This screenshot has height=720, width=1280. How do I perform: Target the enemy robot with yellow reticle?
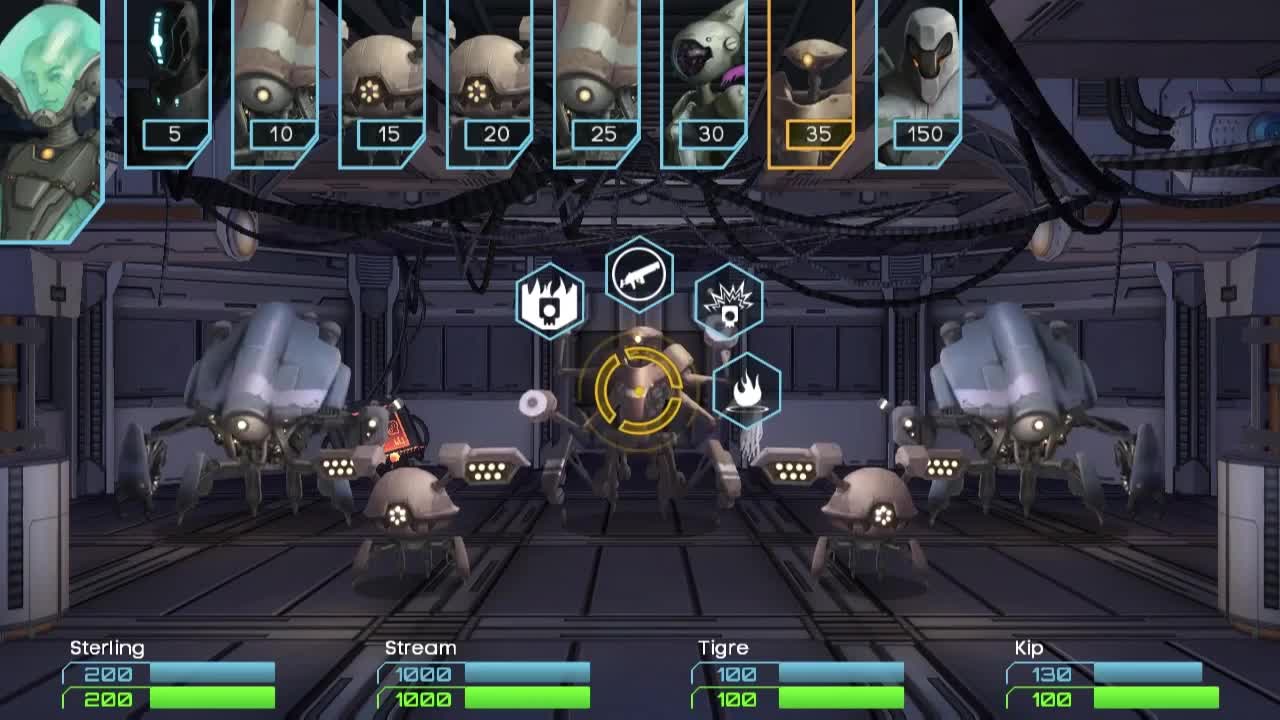point(639,392)
